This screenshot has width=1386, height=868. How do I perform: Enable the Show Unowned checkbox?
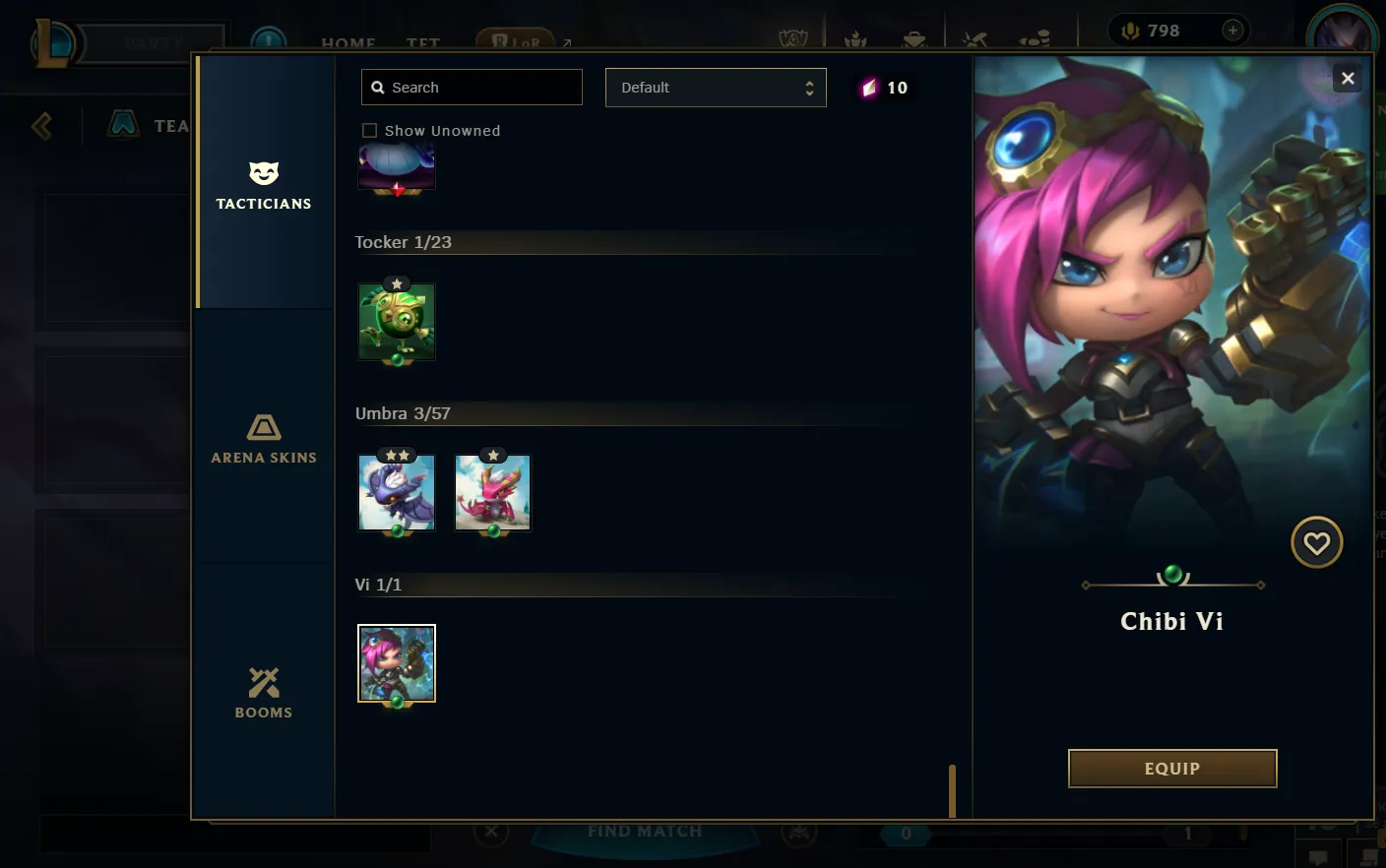pos(369,130)
